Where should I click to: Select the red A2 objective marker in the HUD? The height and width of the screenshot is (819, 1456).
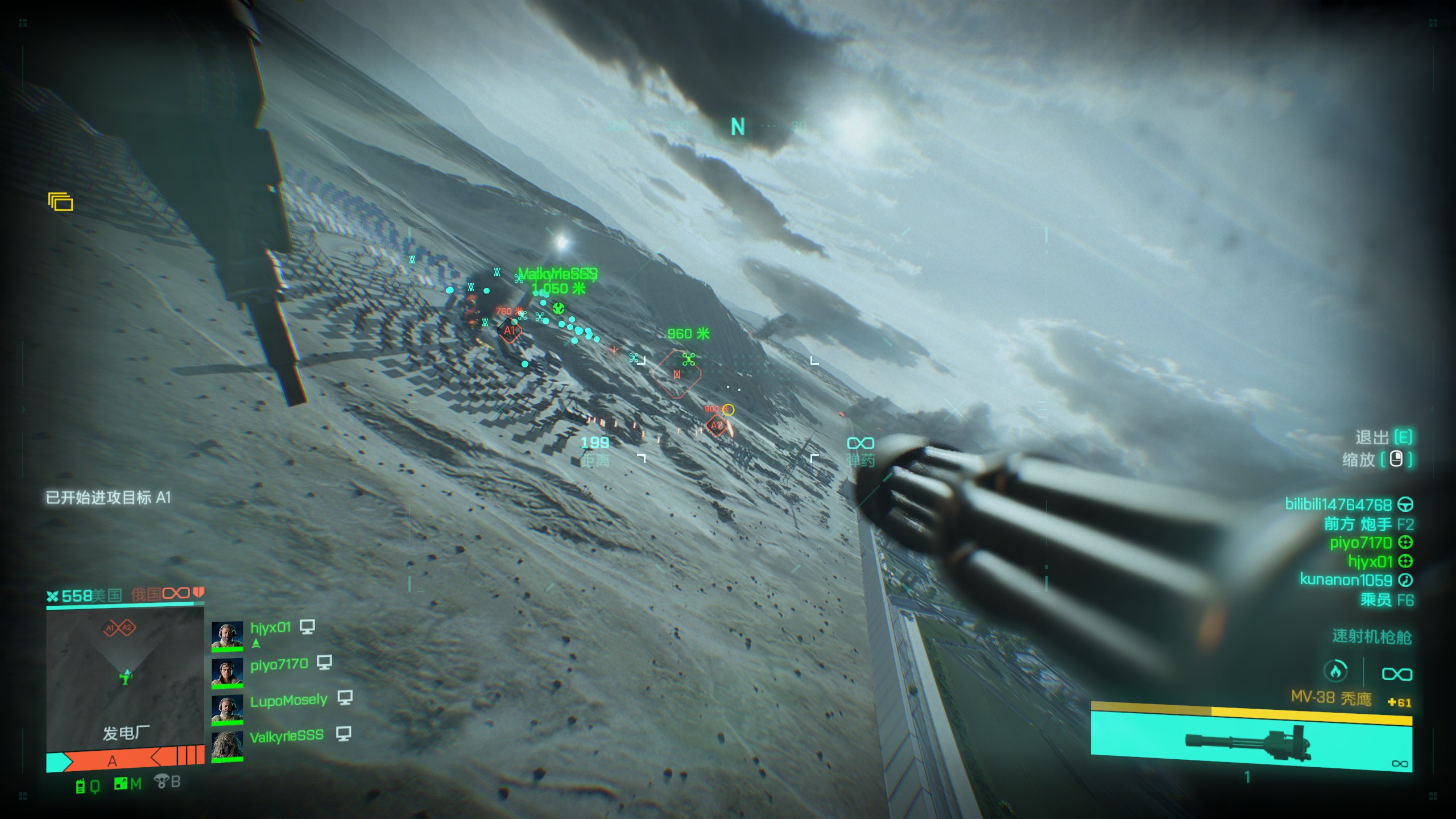[x=716, y=425]
